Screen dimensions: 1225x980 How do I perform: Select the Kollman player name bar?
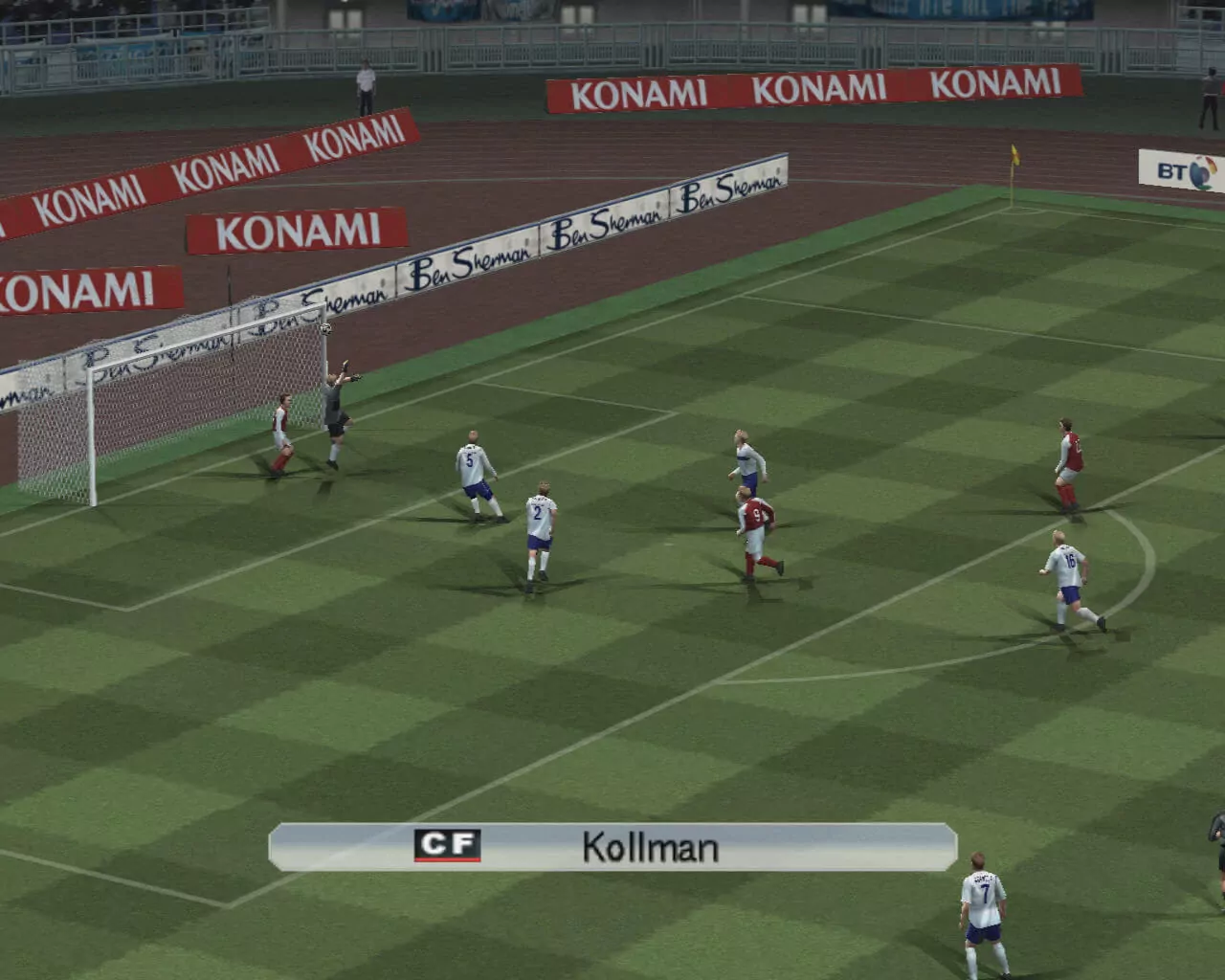coord(612,846)
